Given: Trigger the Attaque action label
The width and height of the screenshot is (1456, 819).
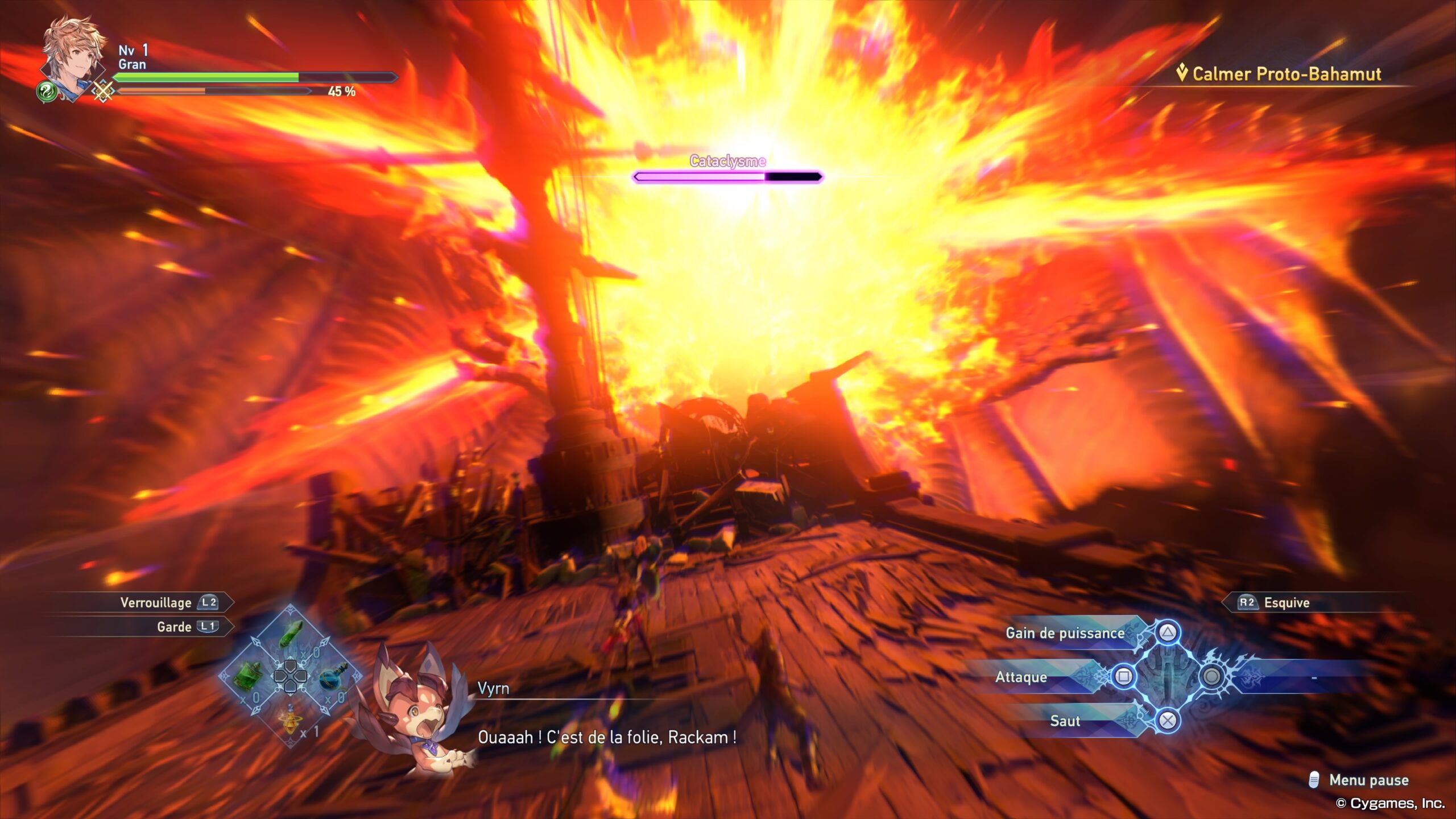Looking at the screenshot, I should (x=1021, y=677).
